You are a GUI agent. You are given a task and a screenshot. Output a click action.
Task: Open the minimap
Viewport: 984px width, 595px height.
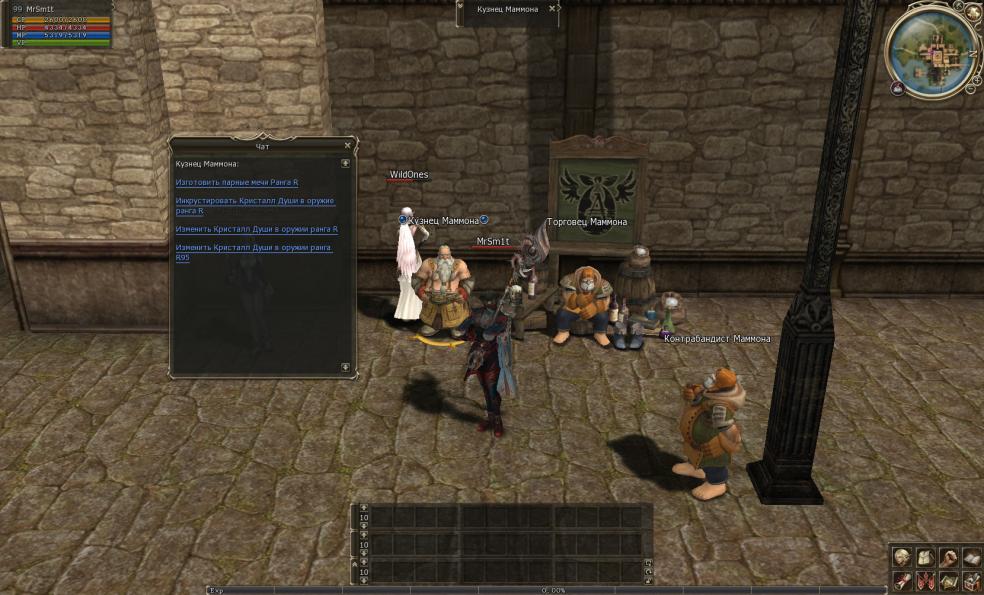933,50
